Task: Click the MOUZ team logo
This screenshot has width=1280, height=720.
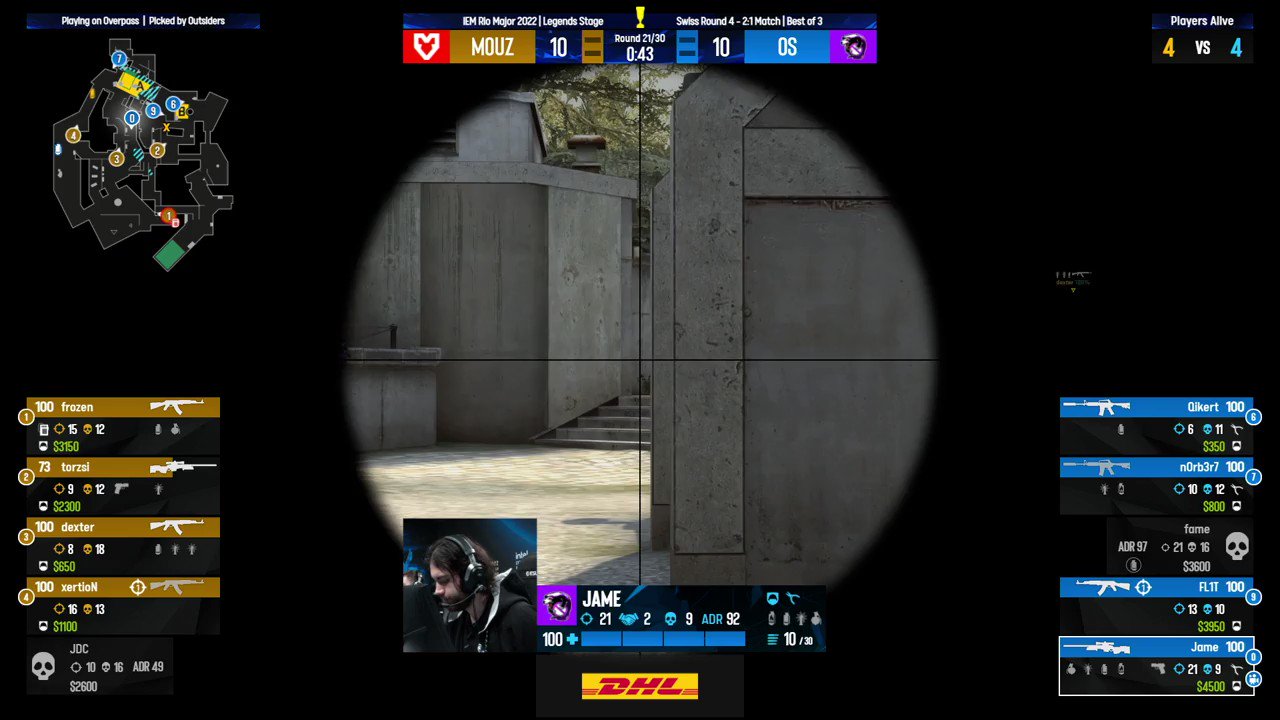Action: (x=426, y=47)
